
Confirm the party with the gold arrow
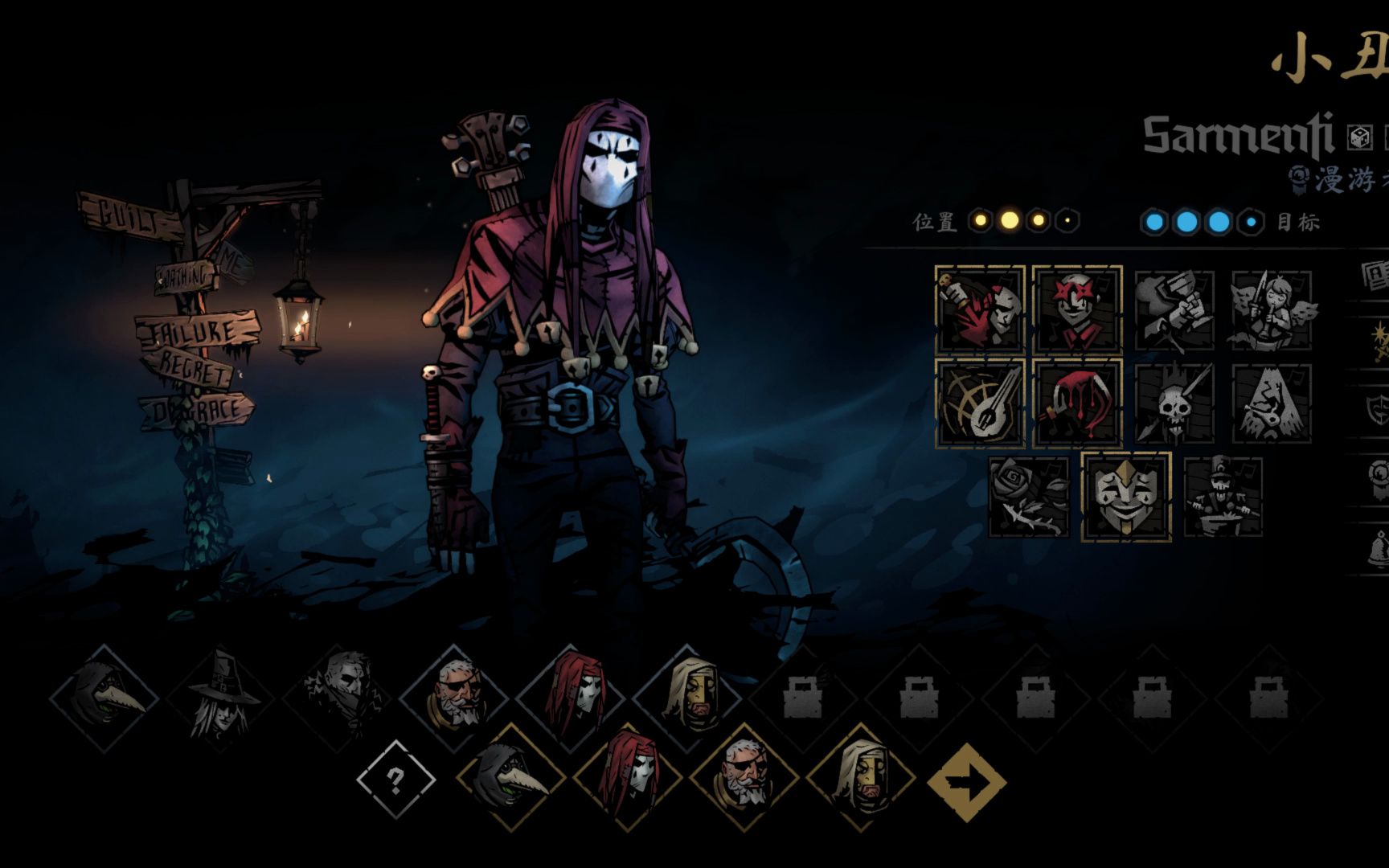coord(967,782)
